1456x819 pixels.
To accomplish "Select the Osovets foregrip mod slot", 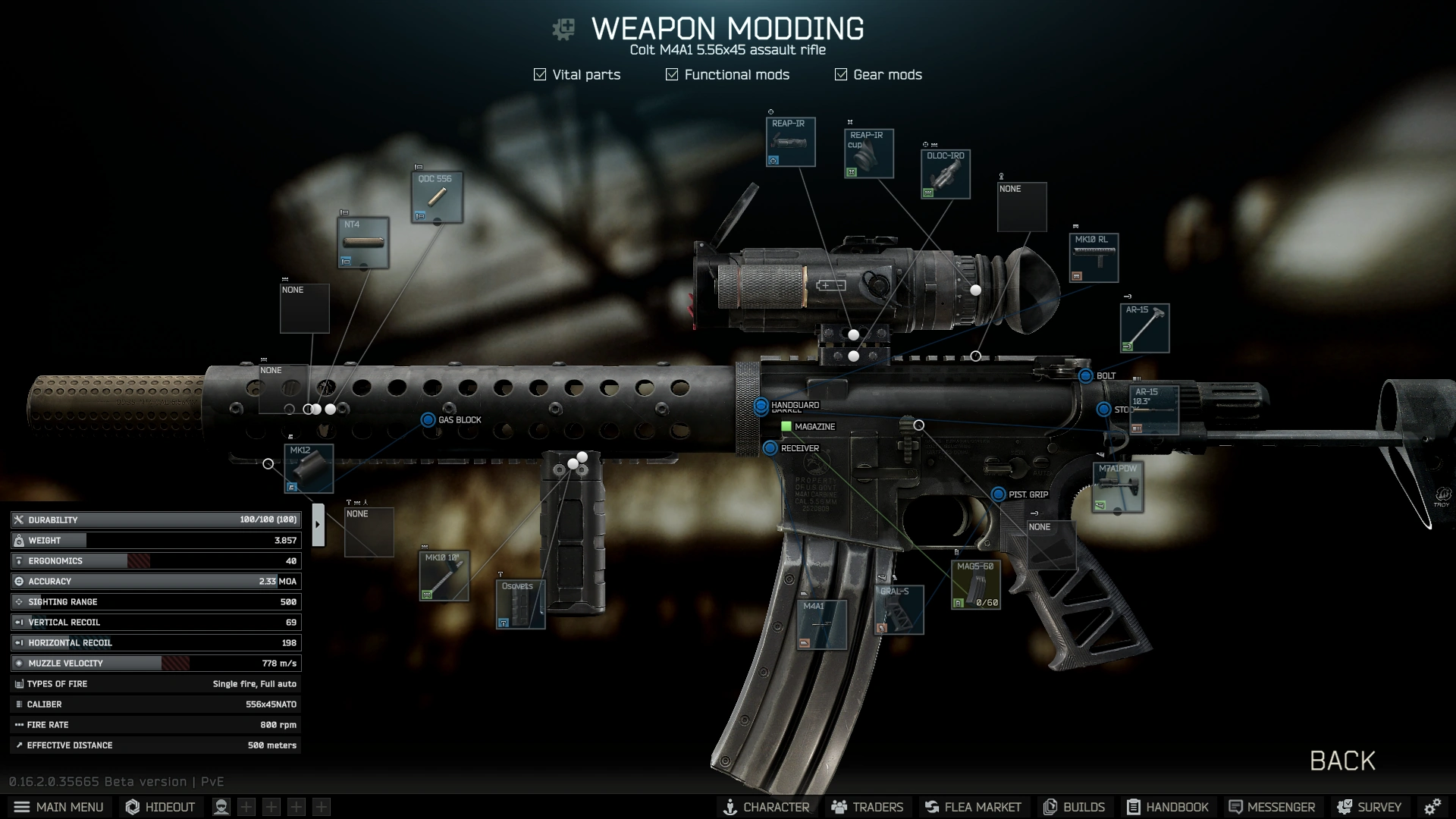I will pyautogui.click(x=520, y=604).
